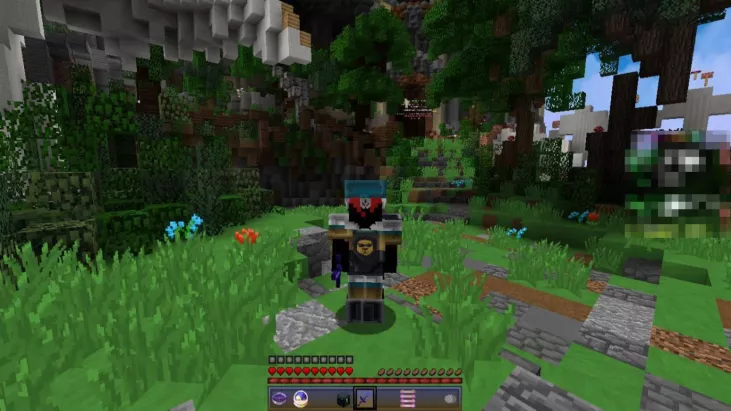
Task: Choose the dark chest block slot
Action: [x=343, y=398]
